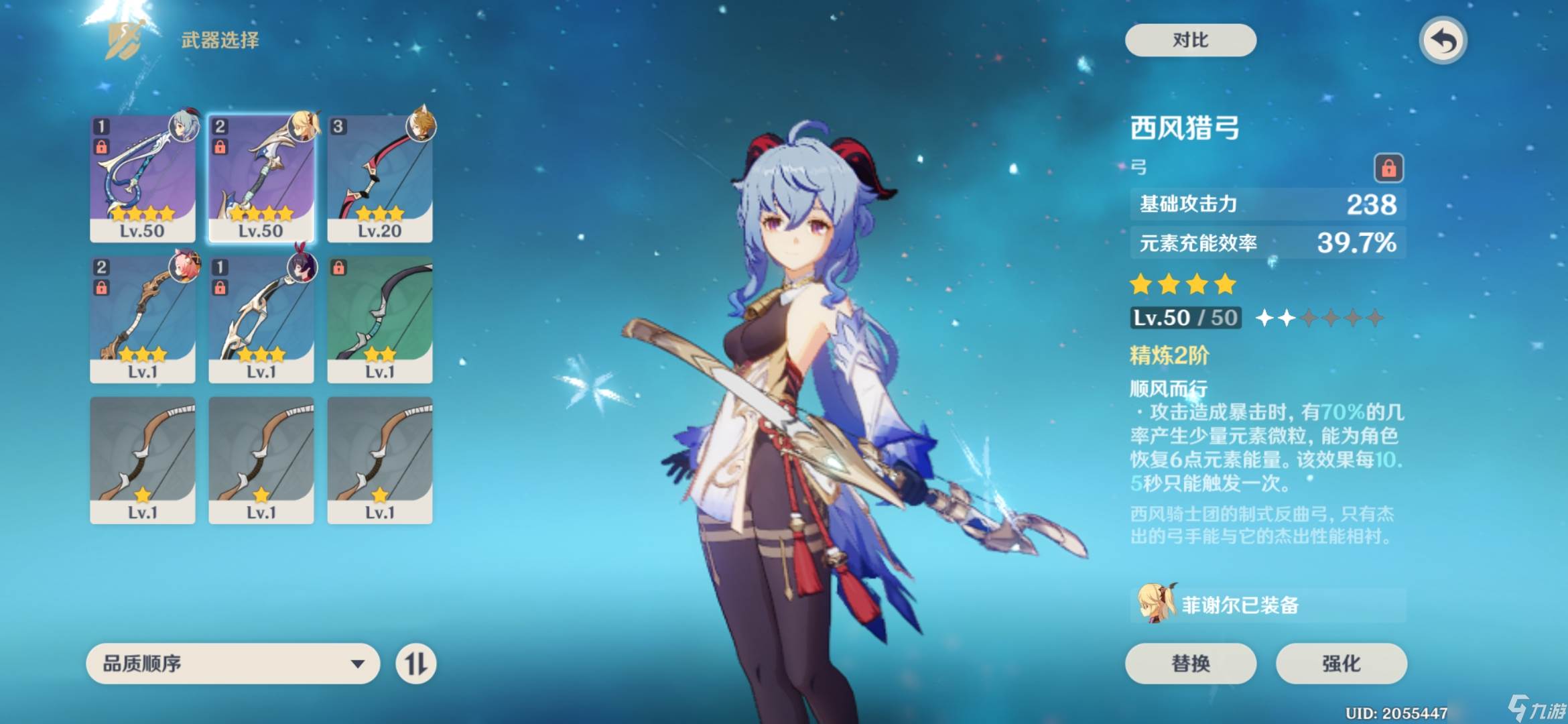1568x724 pixels.
Task: Pick the Lv.1 bow with purple-haired avatar
Action: tap(261, 319)
